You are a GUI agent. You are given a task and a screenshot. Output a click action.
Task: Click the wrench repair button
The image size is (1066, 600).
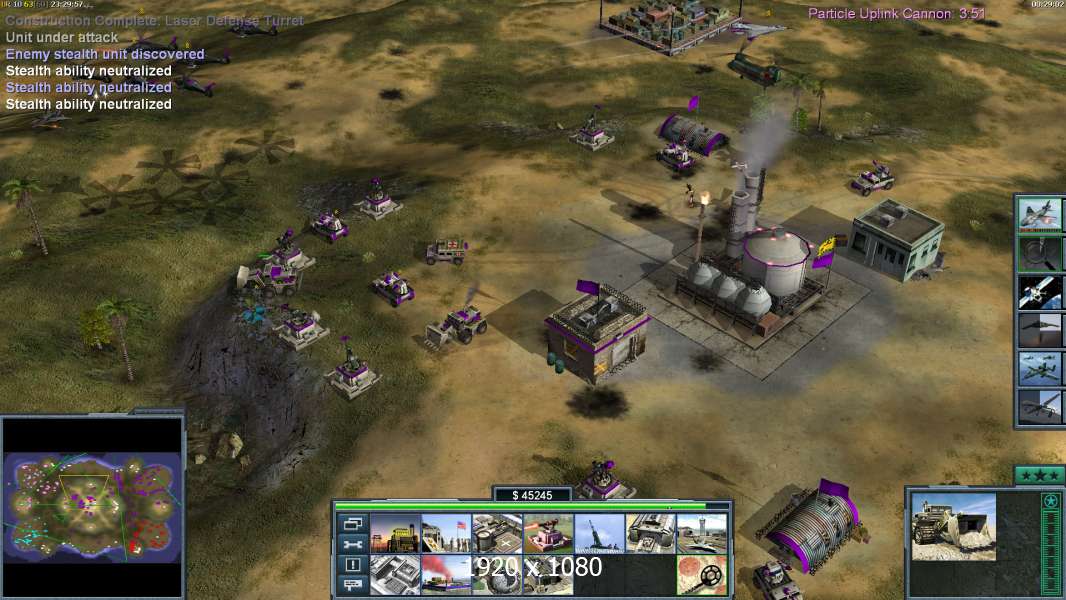352,544
